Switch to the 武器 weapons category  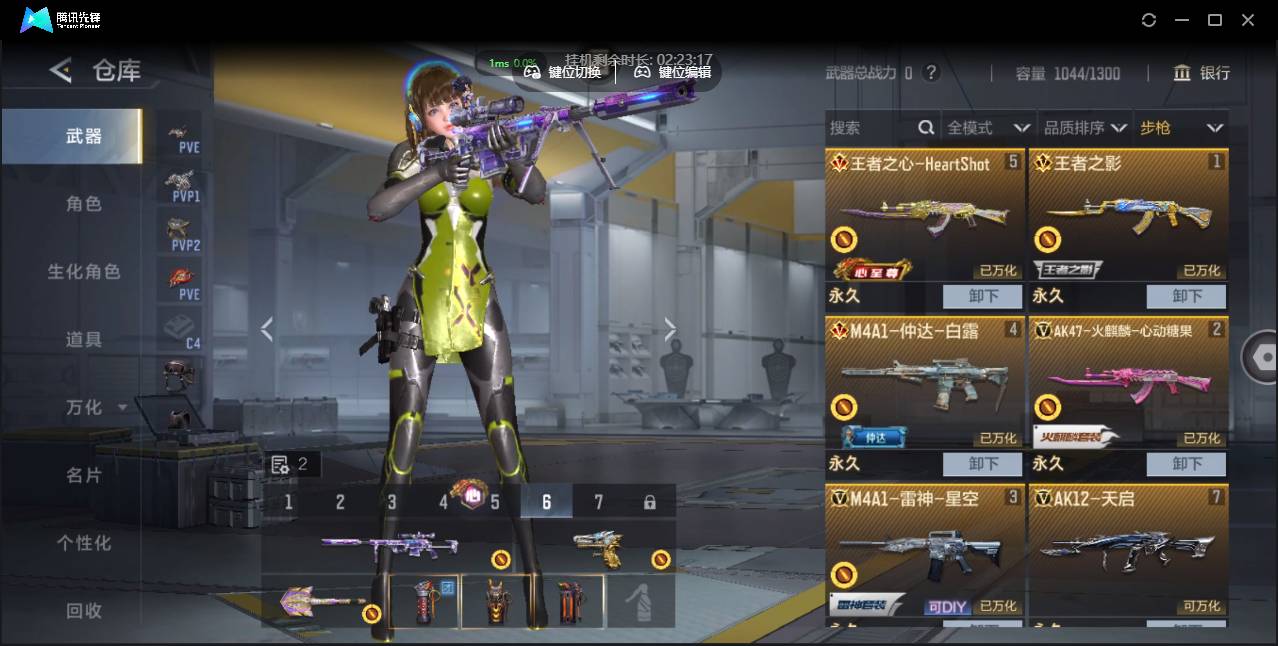[x=84, y=136]
